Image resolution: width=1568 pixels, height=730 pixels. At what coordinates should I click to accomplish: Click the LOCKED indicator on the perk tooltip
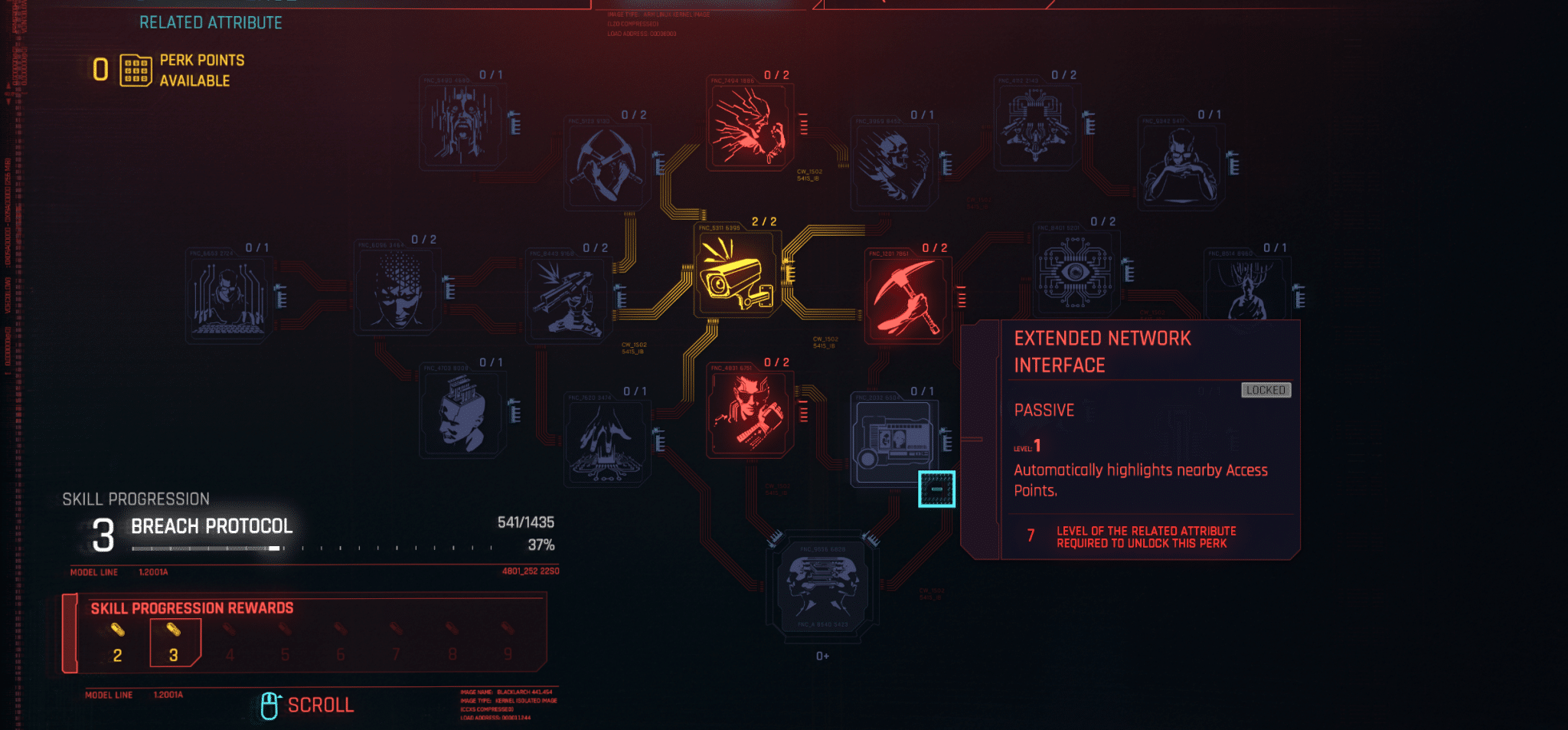[1266, 390]
